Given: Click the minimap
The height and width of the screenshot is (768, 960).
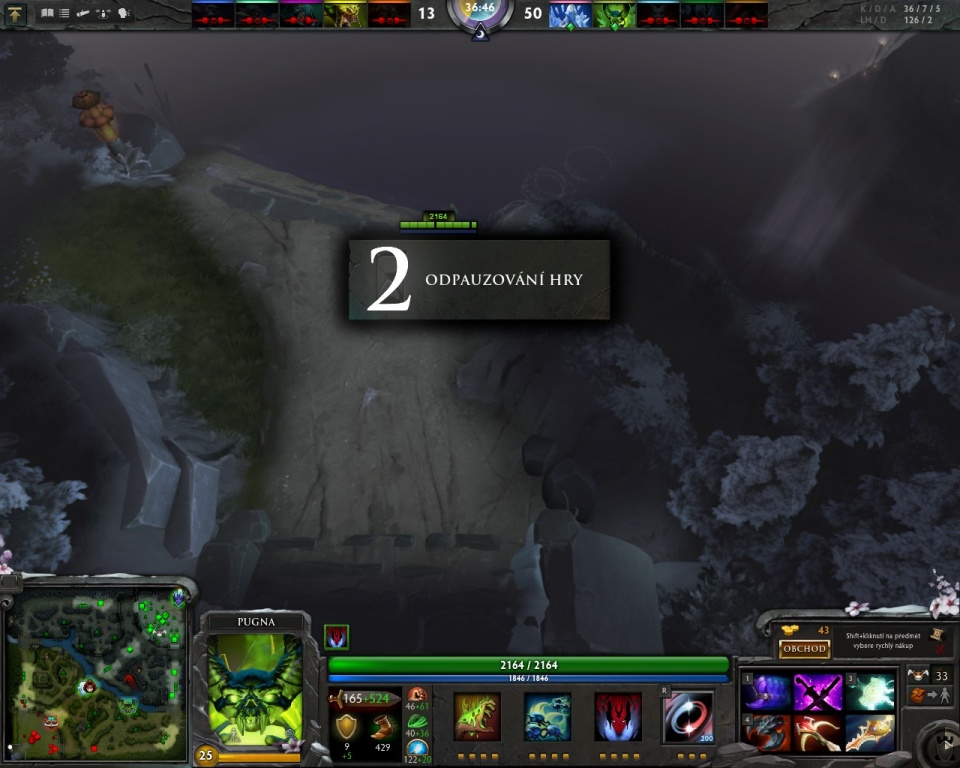Looking at the screenshot, I should click(x=96, y=673).
